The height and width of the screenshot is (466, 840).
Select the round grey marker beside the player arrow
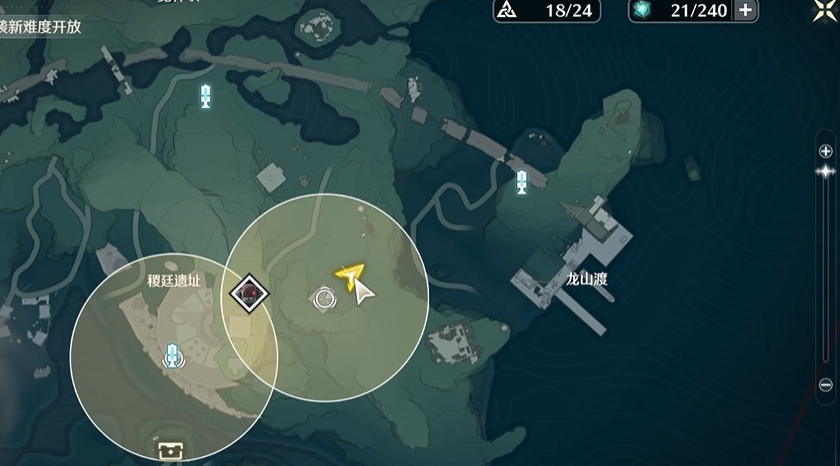[x=324, y=297]
